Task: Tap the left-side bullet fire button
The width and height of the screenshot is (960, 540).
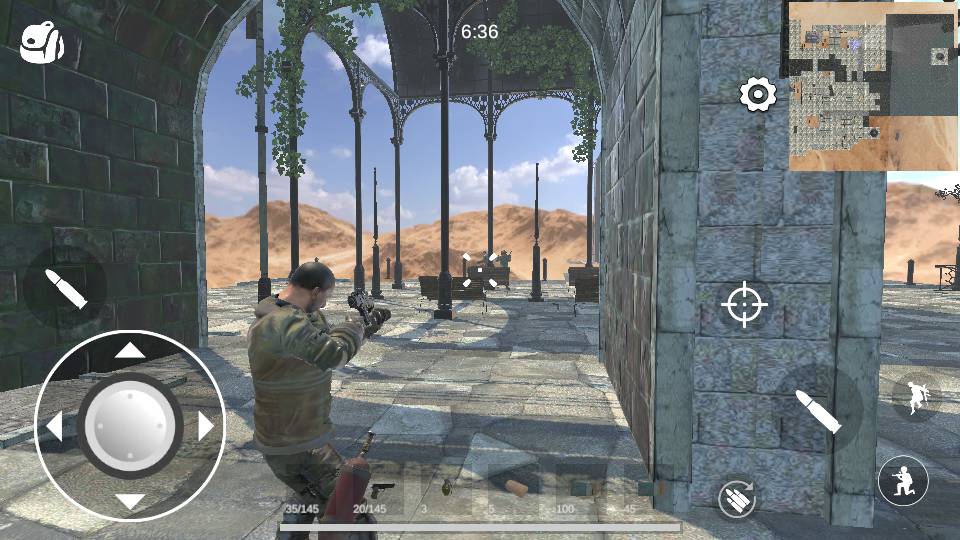Action: [x=66, y=288]
